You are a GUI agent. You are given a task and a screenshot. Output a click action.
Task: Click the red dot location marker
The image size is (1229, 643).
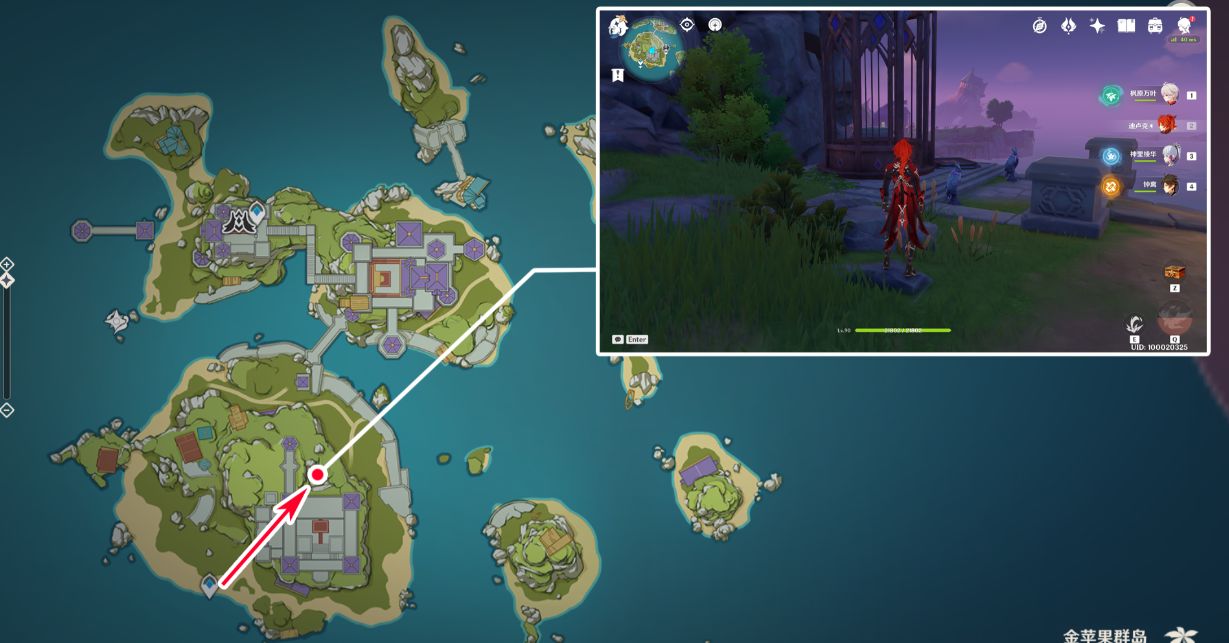317,475
